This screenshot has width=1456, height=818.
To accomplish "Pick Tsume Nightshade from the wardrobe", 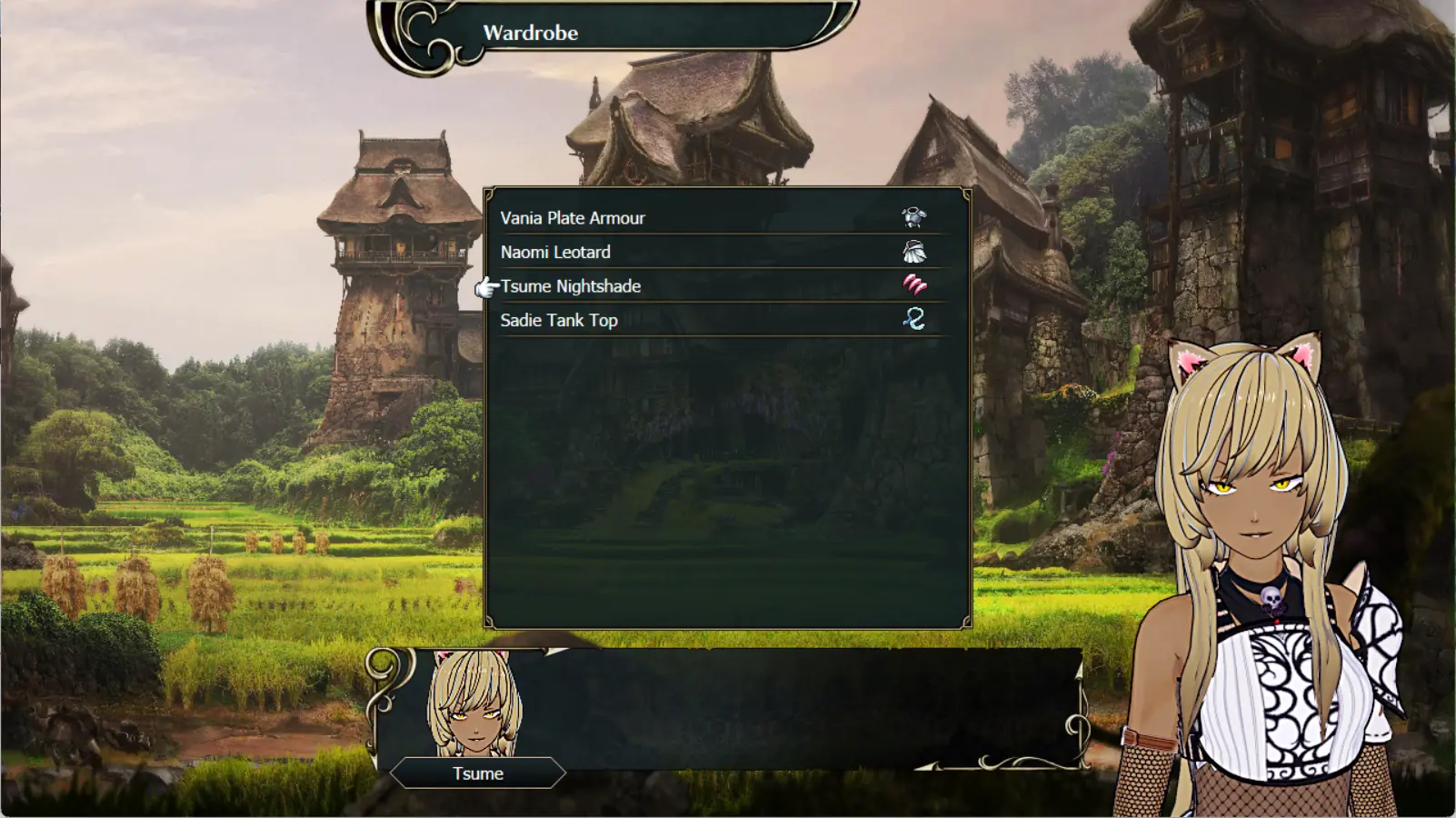I will point(571,286).
